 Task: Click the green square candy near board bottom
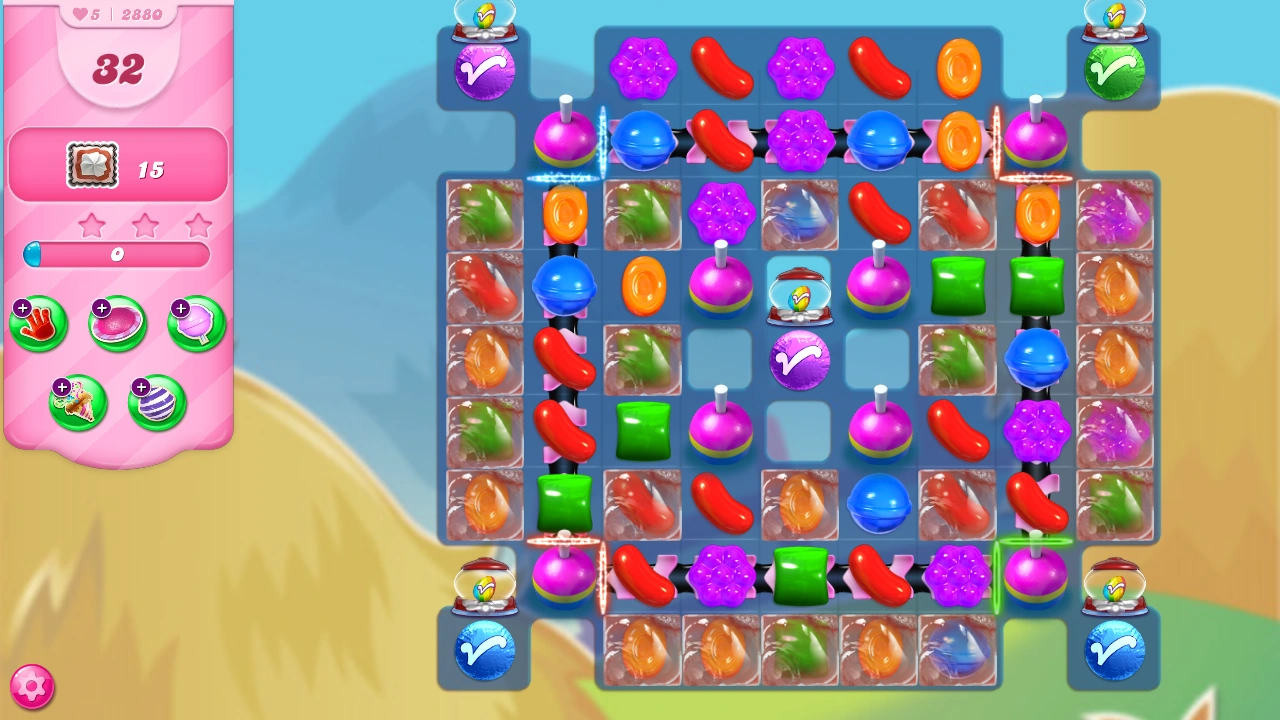click(800, 578)
